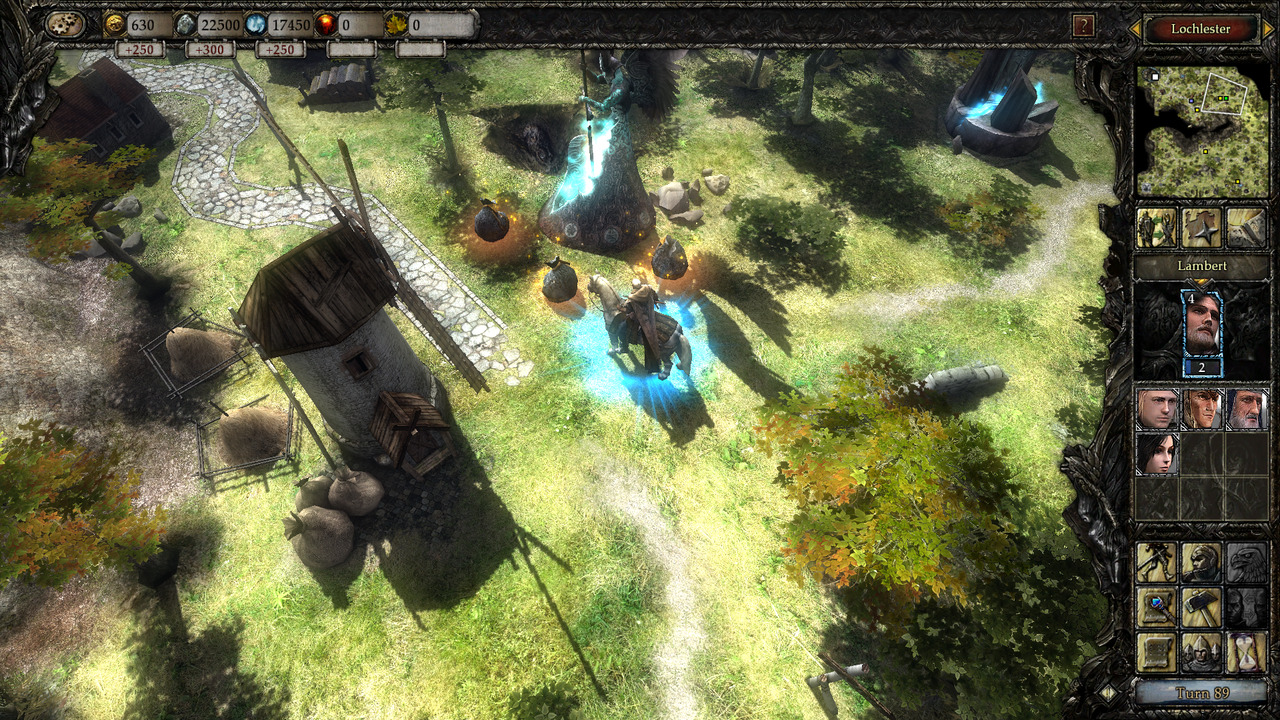Open the blue-gem scepter scroll icon
This screenshot has width=1280, height=720.
pos(1156,607)
